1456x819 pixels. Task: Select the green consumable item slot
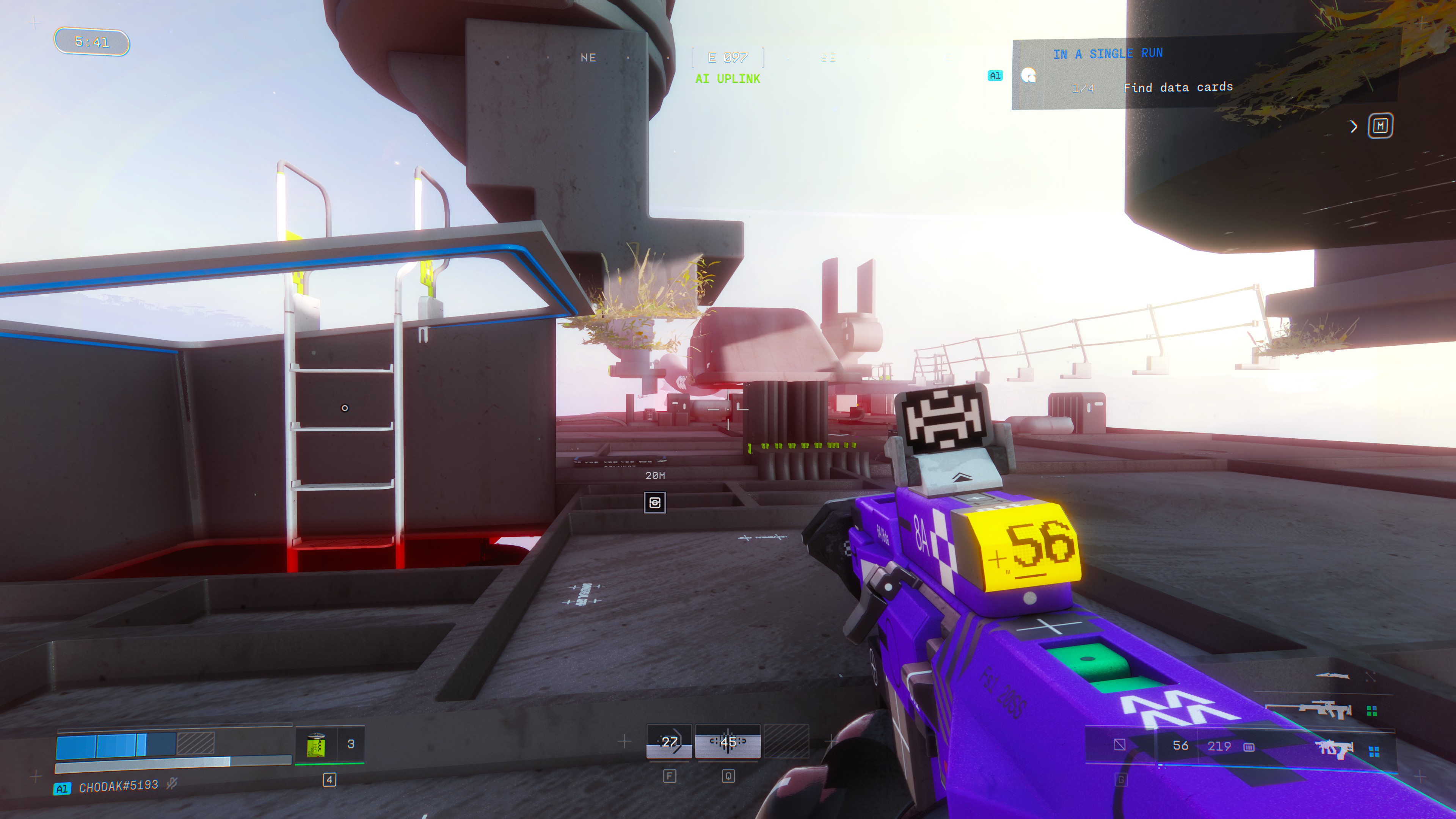(316, 744)
